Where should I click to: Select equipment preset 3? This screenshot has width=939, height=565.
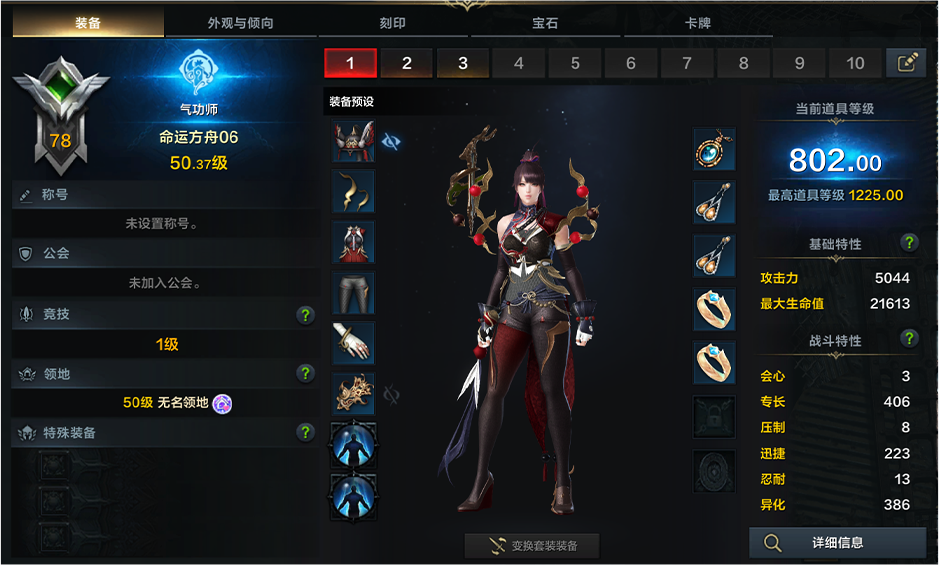coord(463,63)
